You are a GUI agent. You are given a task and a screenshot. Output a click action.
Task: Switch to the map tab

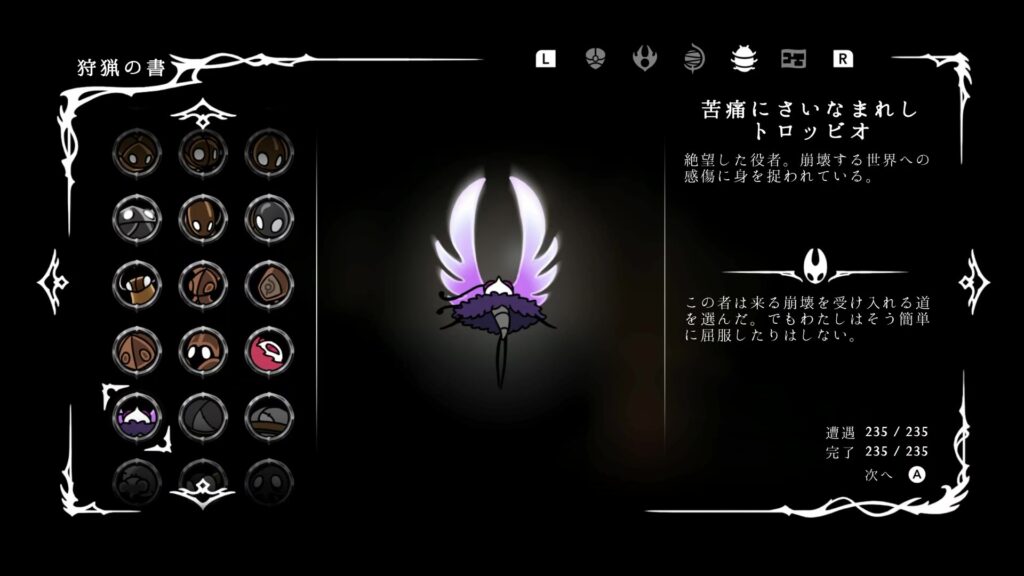click(x=793, y=58)
